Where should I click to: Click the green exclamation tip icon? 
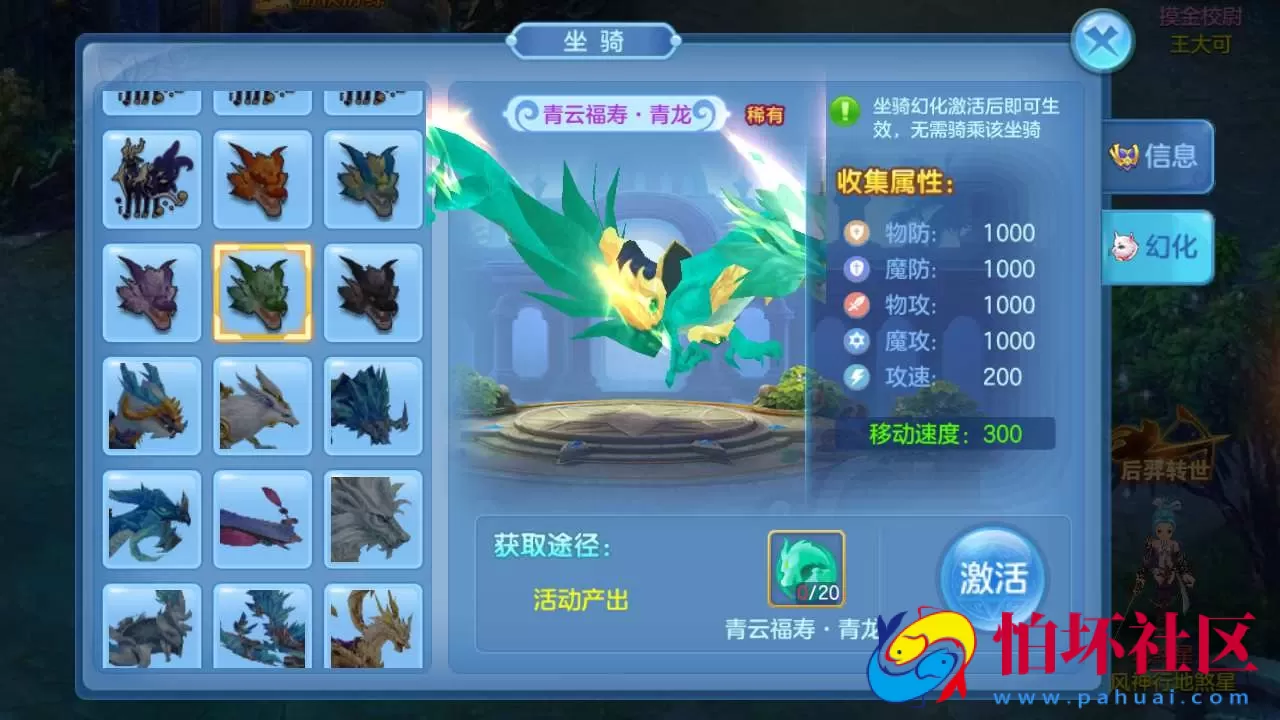point(845,111)
